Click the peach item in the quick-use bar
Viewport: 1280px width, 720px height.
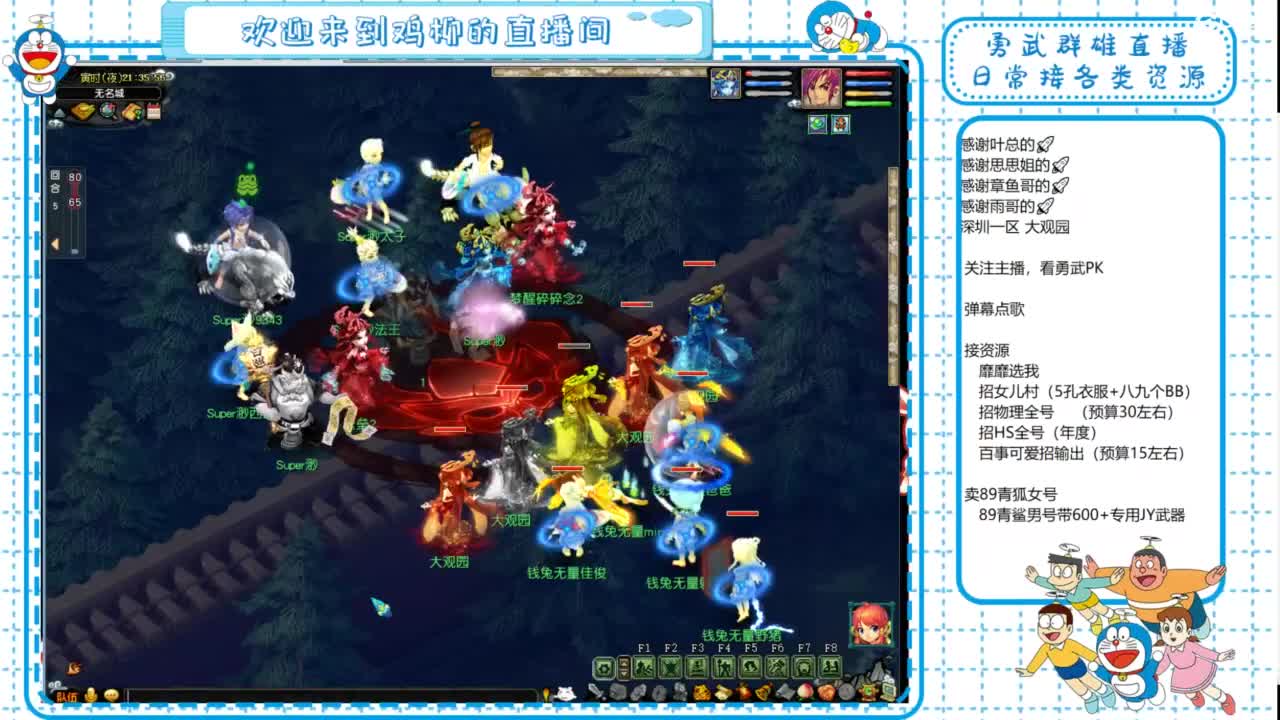(804, 692)
